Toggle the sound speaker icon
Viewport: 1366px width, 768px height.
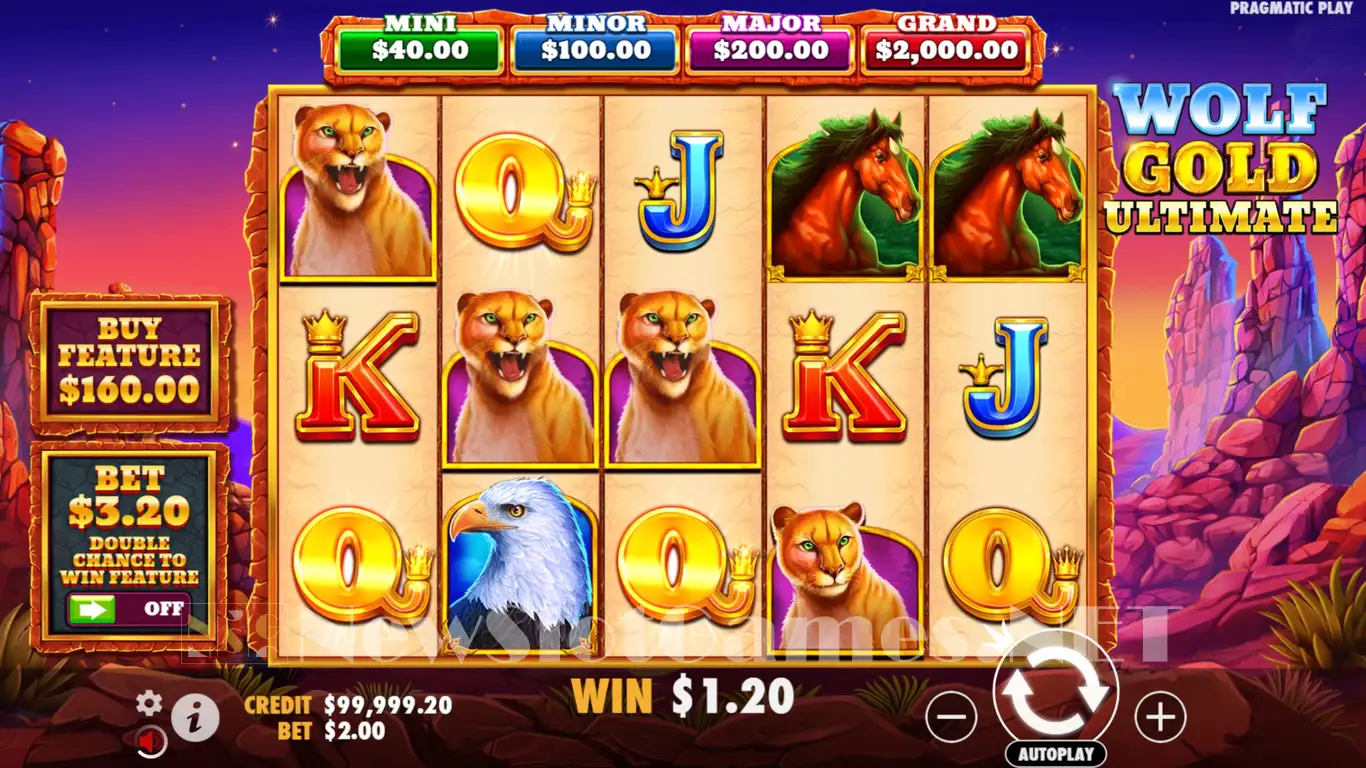tap(151, 741)
